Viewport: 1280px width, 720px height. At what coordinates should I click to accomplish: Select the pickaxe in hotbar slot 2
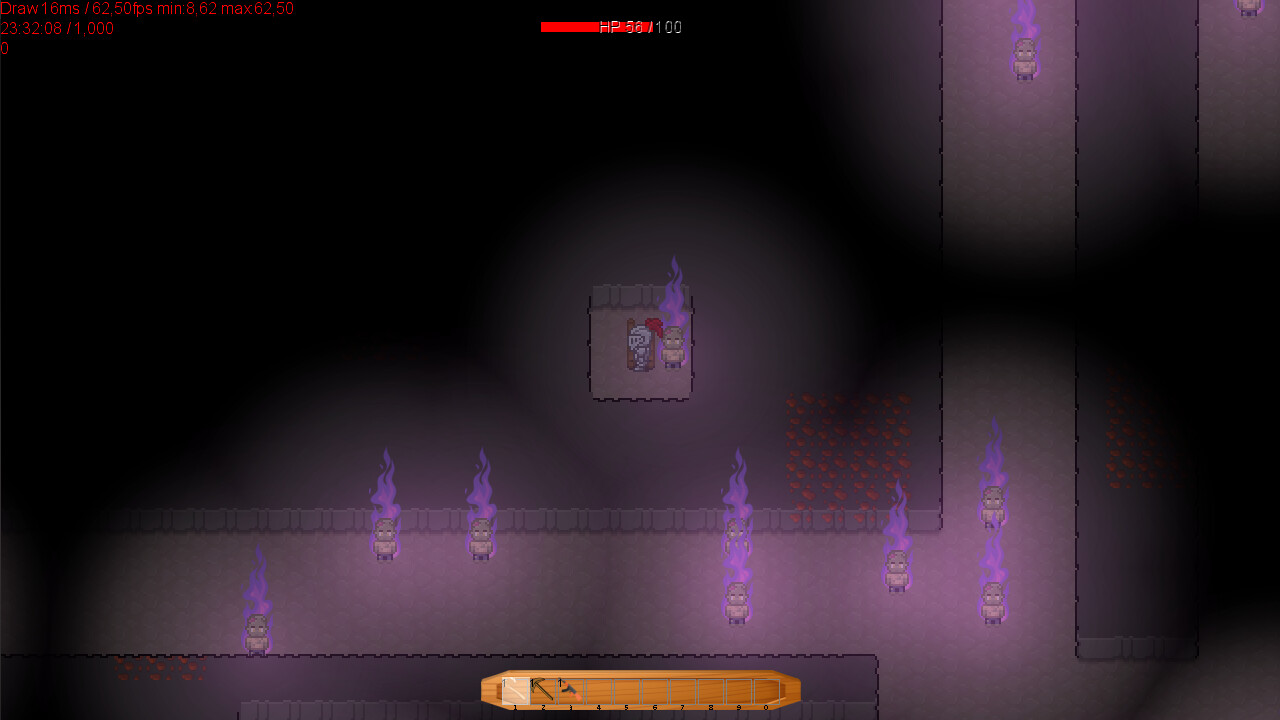tap(543, 690)
